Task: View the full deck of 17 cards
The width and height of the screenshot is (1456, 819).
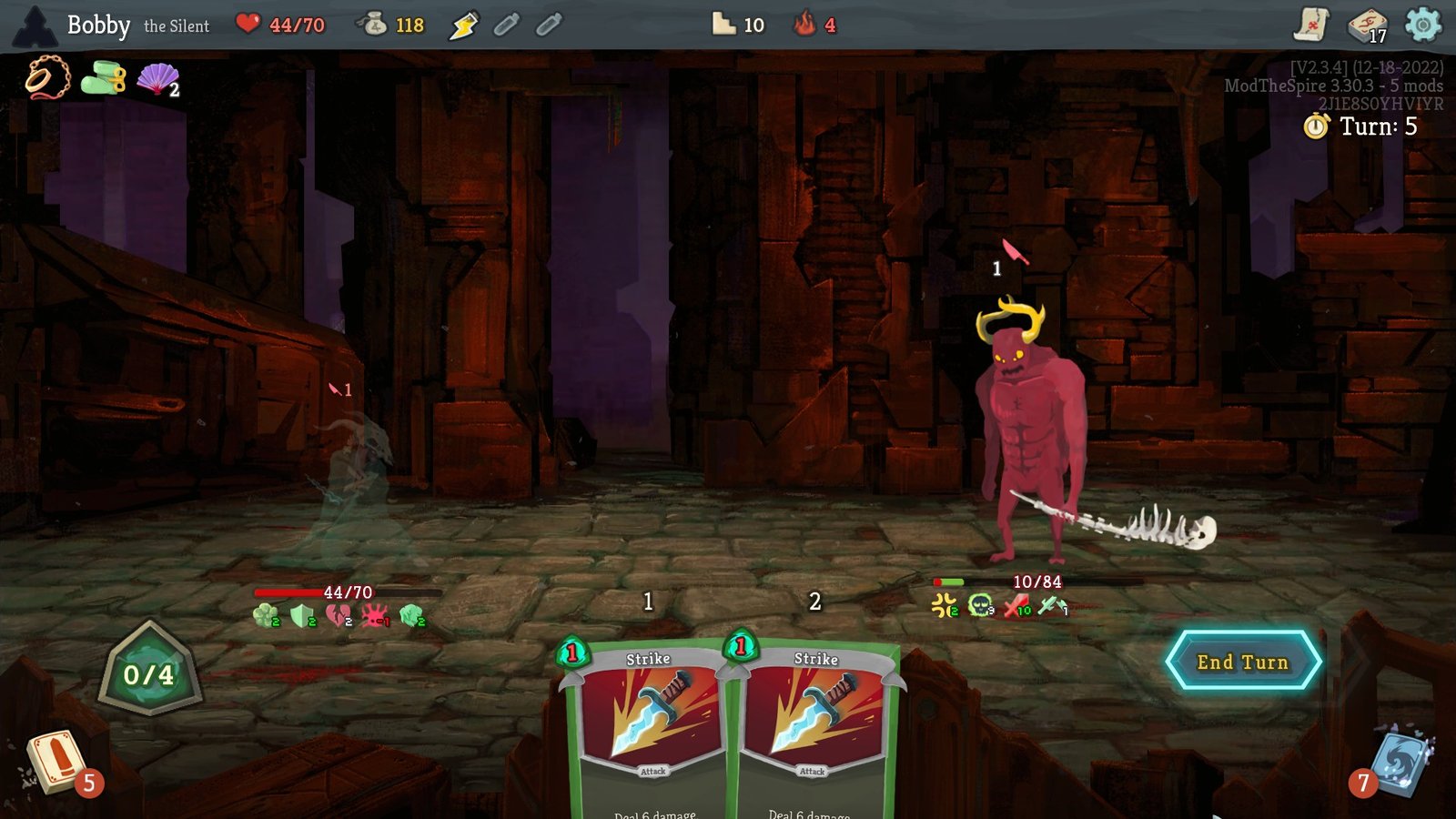Action: tap(1367, 25)
